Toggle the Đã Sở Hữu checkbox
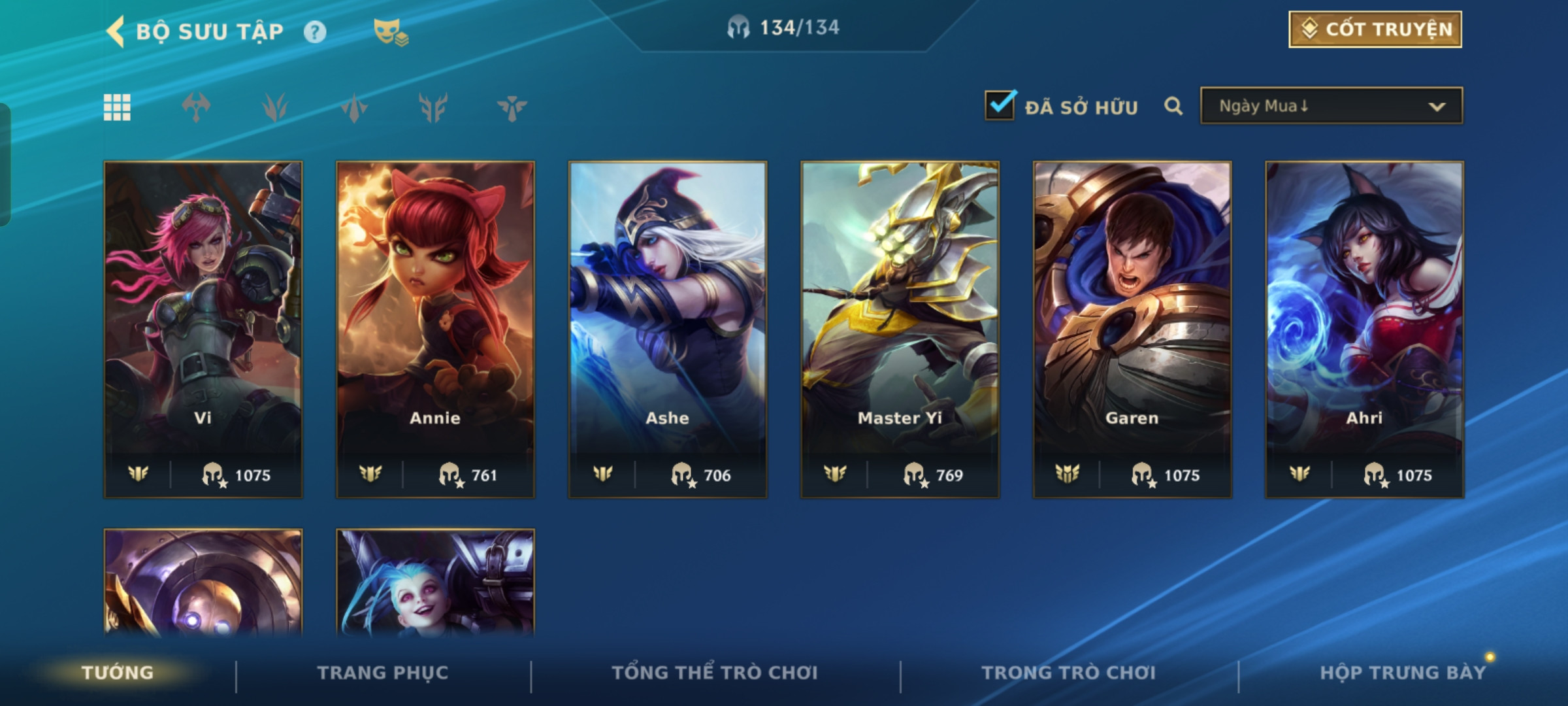 tap(1000, 105)
